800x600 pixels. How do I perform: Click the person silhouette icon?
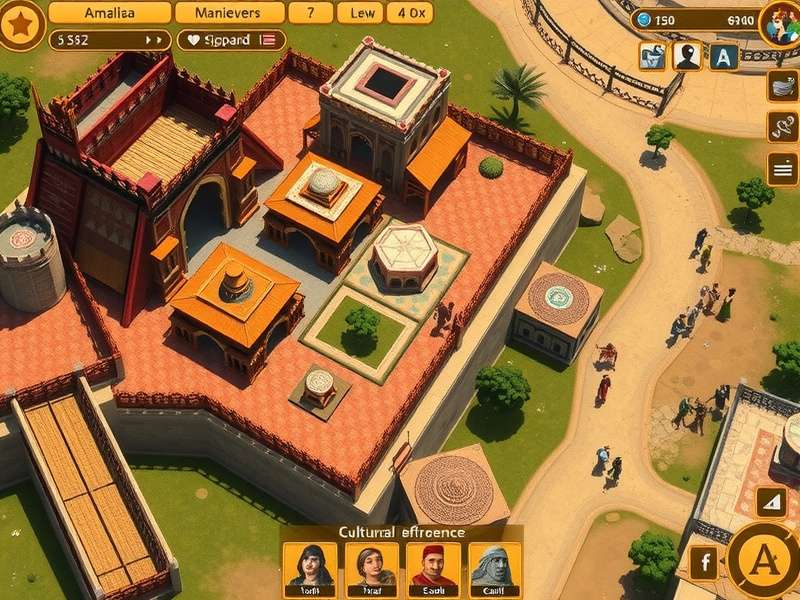click(x=687, y=57)
